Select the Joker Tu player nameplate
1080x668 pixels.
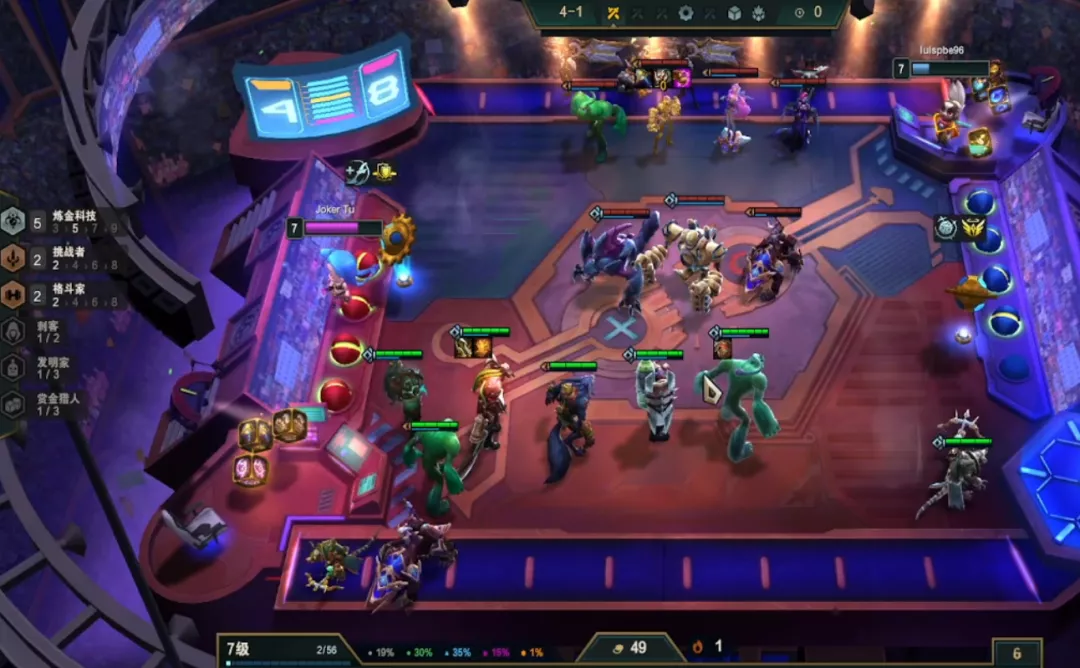pos(336,227)
